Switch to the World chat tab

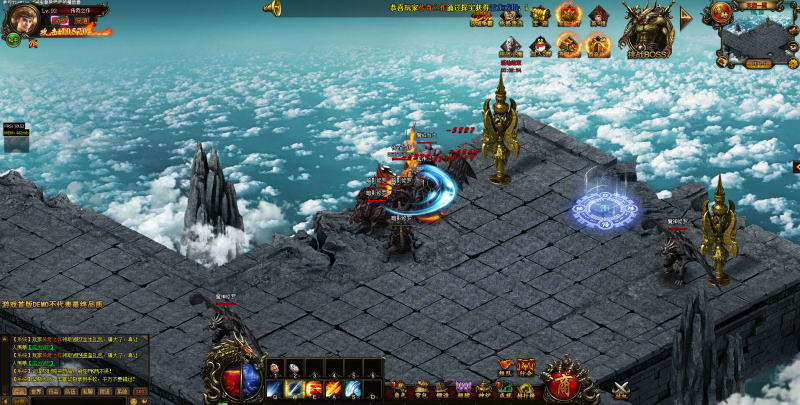pos(37,392)
